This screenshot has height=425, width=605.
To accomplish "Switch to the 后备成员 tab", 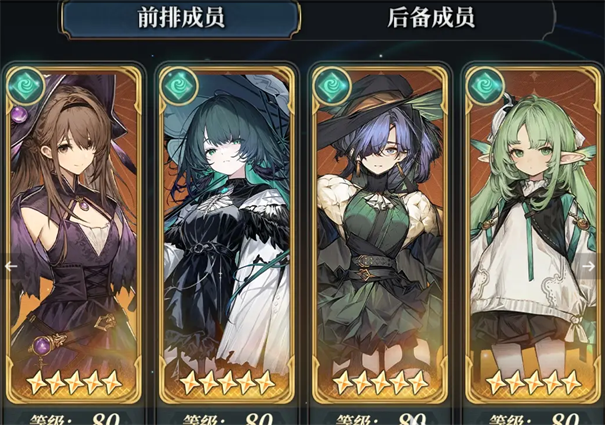I will (430, 18).
